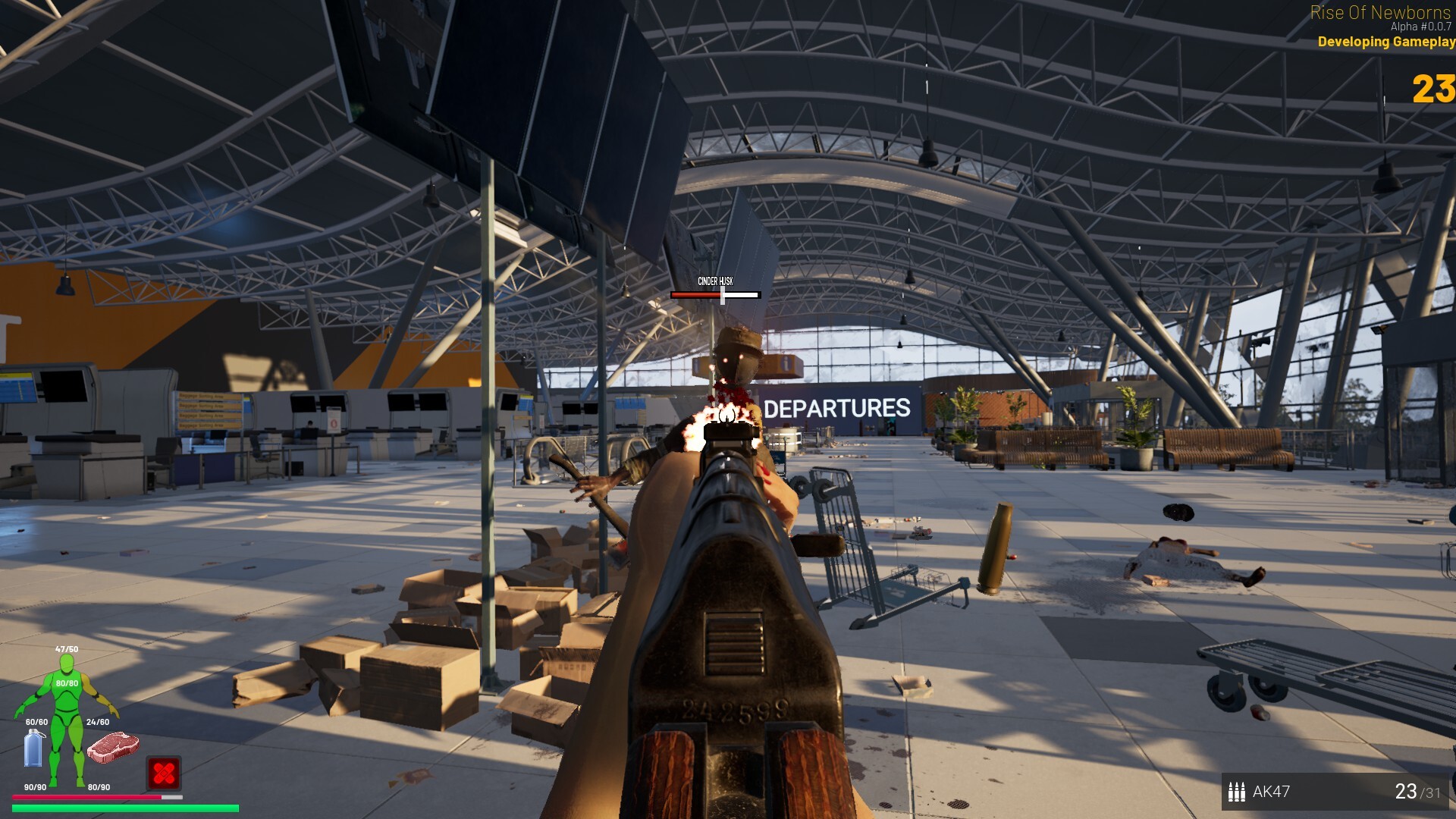The width and height of the screenshot is (1456, 819).
Task: Click the red bandage status icon
Action: (164, 773)
